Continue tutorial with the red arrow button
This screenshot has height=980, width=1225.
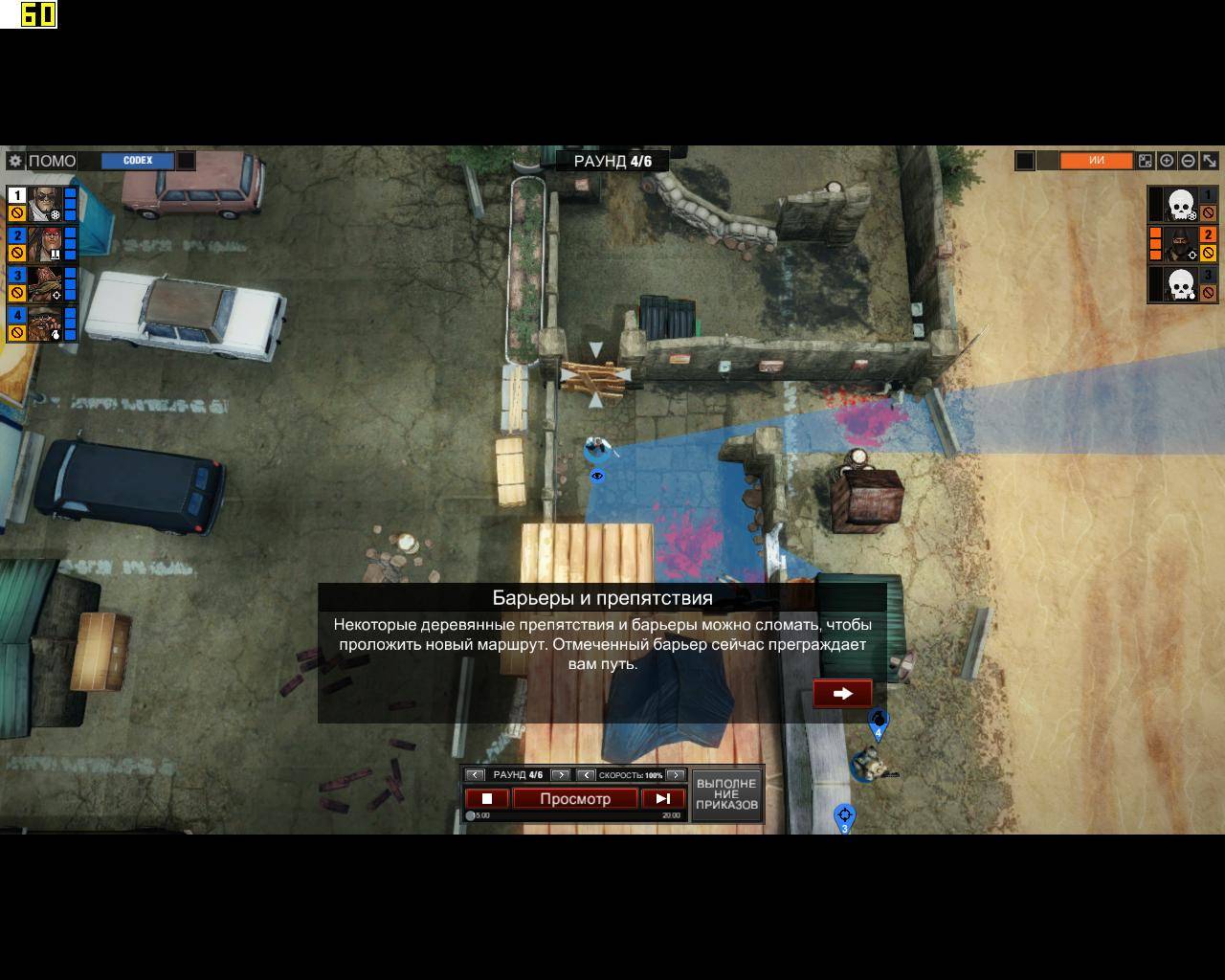pos(842,693)
